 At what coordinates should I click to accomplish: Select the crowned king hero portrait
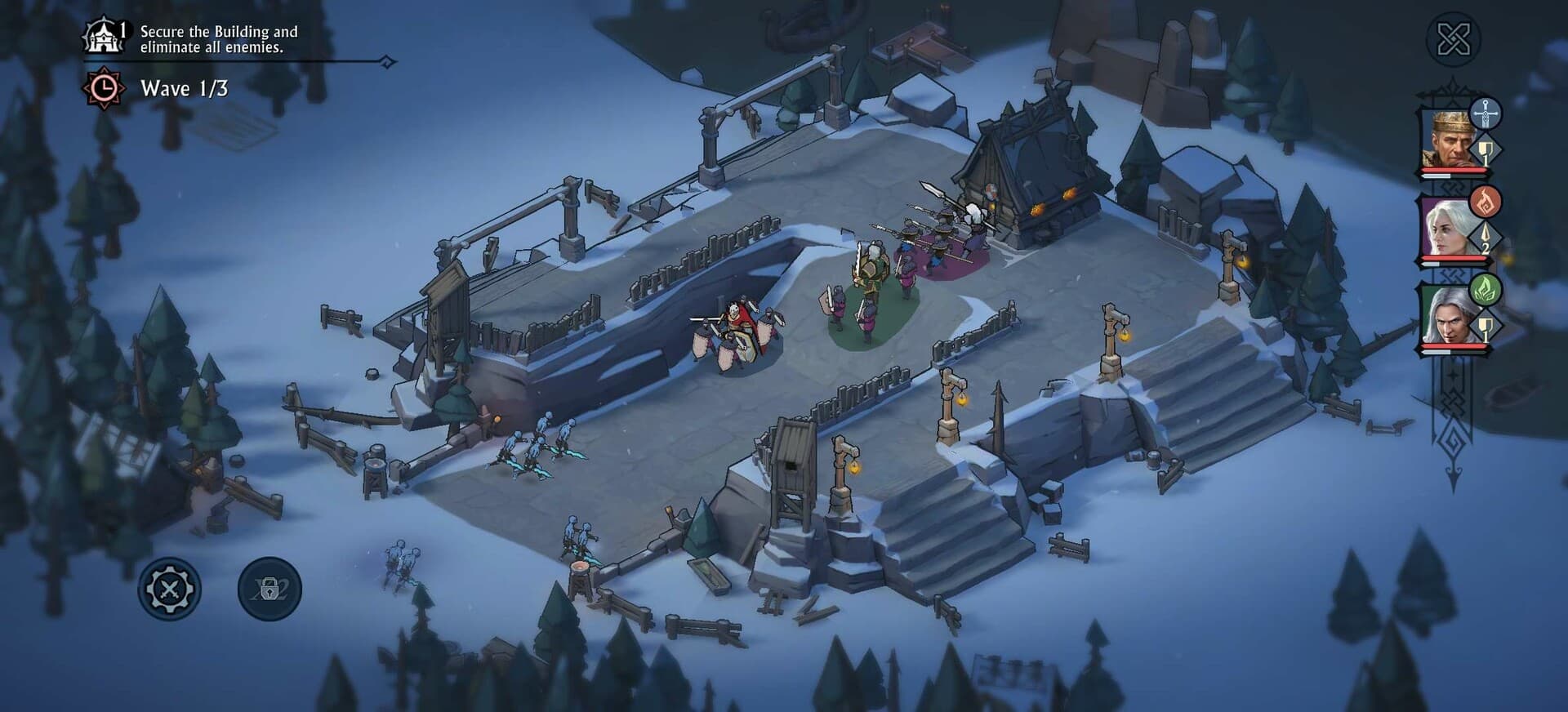pos(1450,141)
